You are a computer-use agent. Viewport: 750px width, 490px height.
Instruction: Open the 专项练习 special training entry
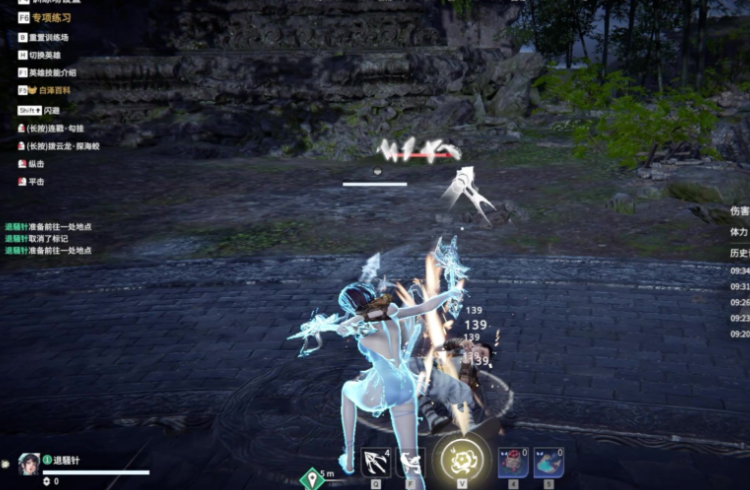click(x=45, y=18)
